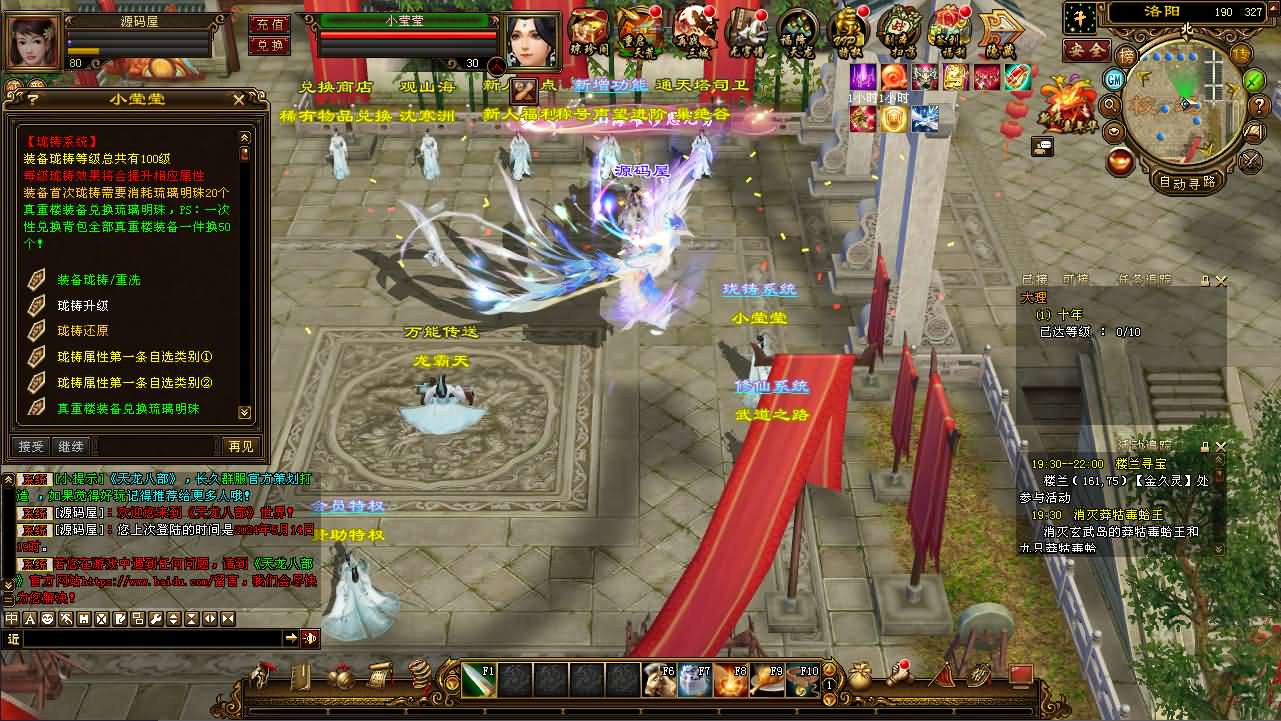
Task: Select the 珑铸升级 option
Action: [x=82, y=306]
